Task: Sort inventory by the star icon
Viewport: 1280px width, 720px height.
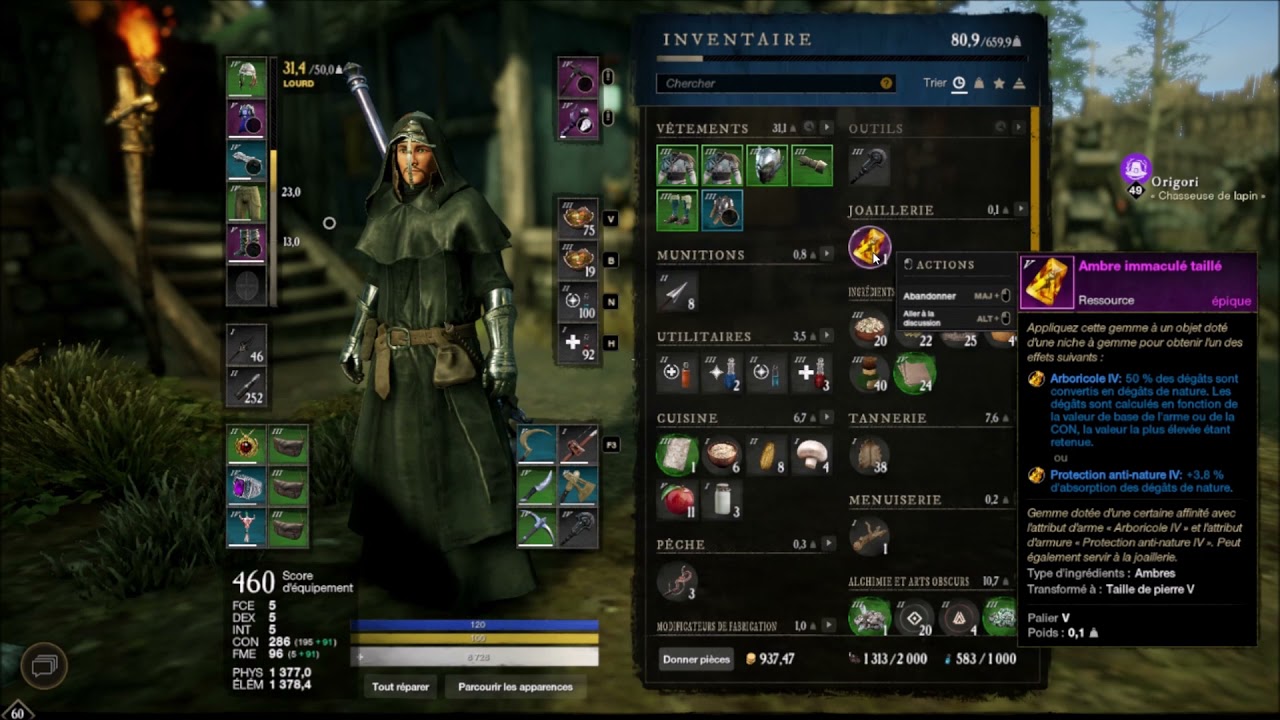Action: pos(999,83)
